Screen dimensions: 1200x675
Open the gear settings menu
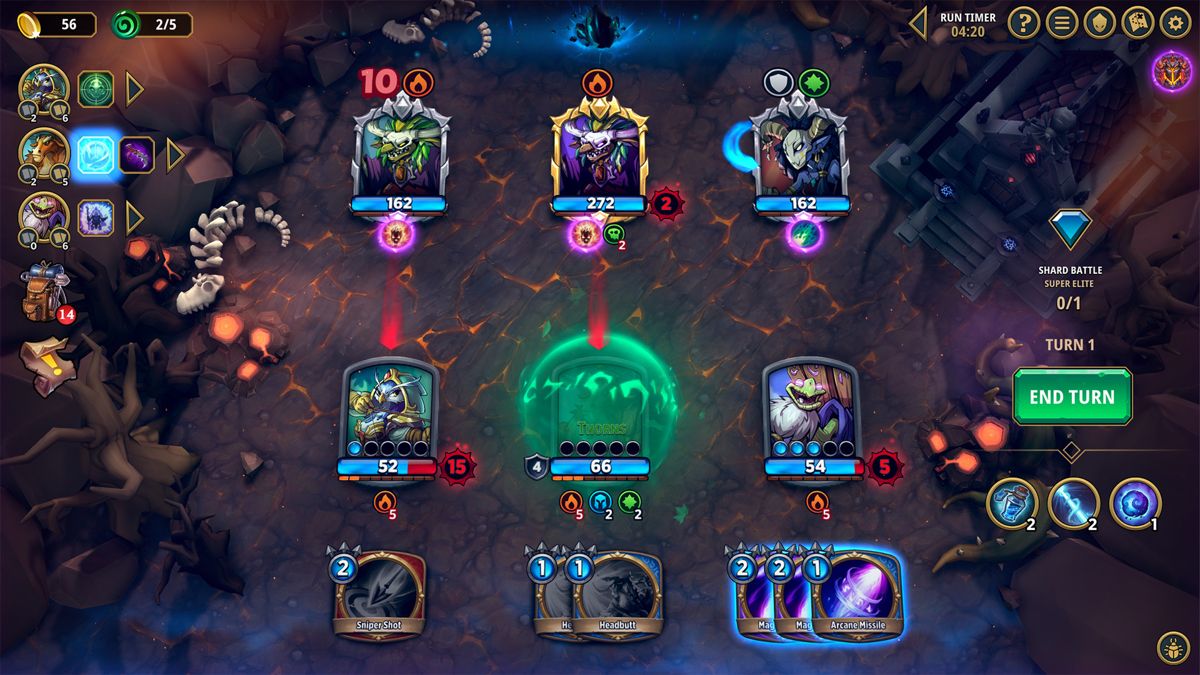point(1175,22)
